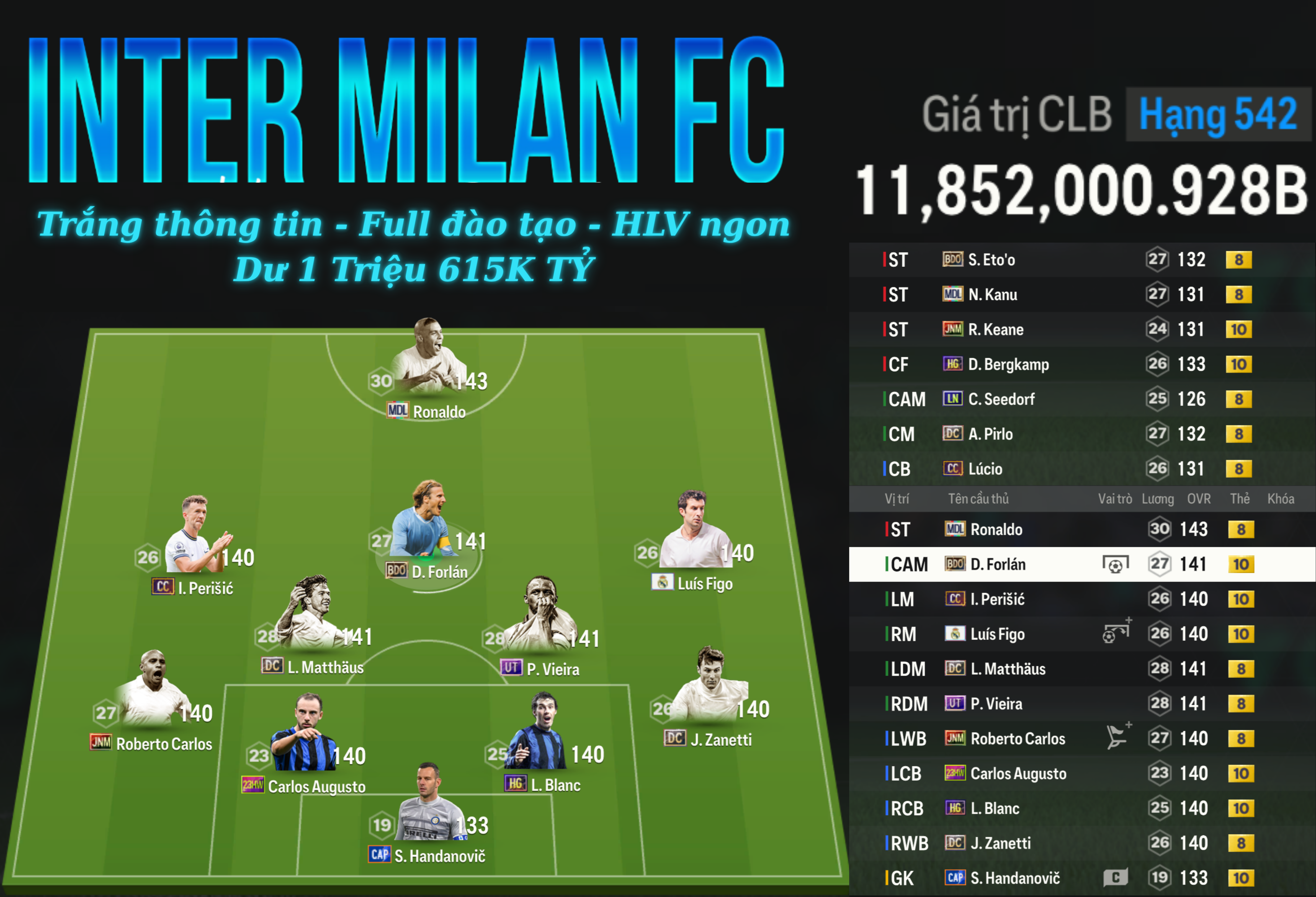Sort the squad list by OVR column
Screen dimensions: 1316x897
pyautogui.click(x=1198, y=499)
